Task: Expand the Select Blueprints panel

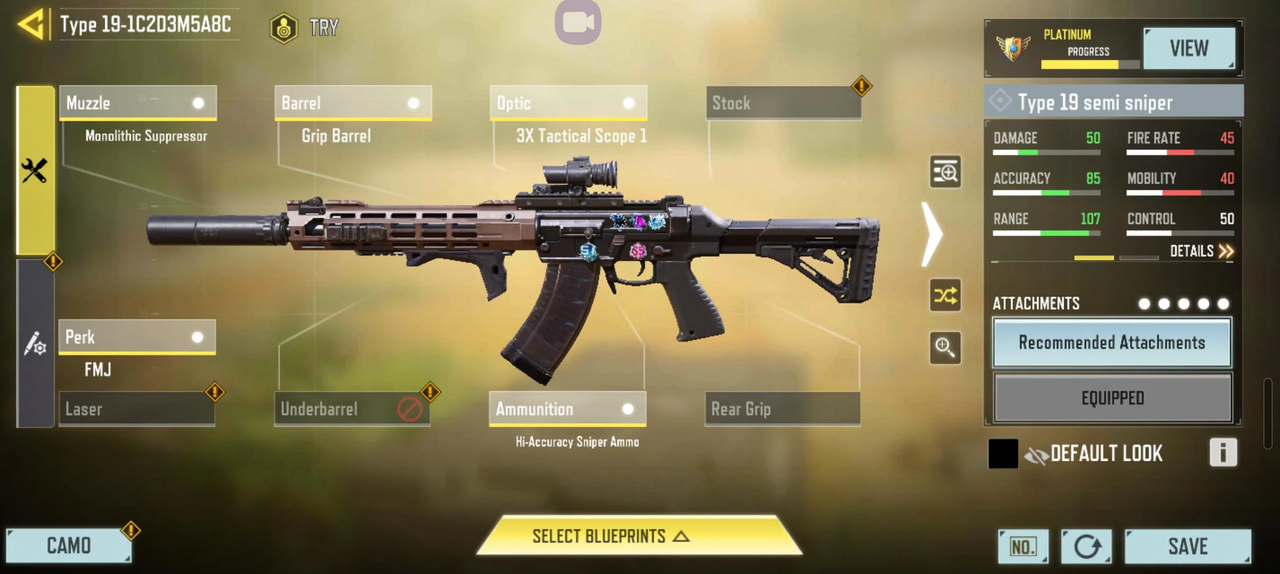Action: click(639, 537)
